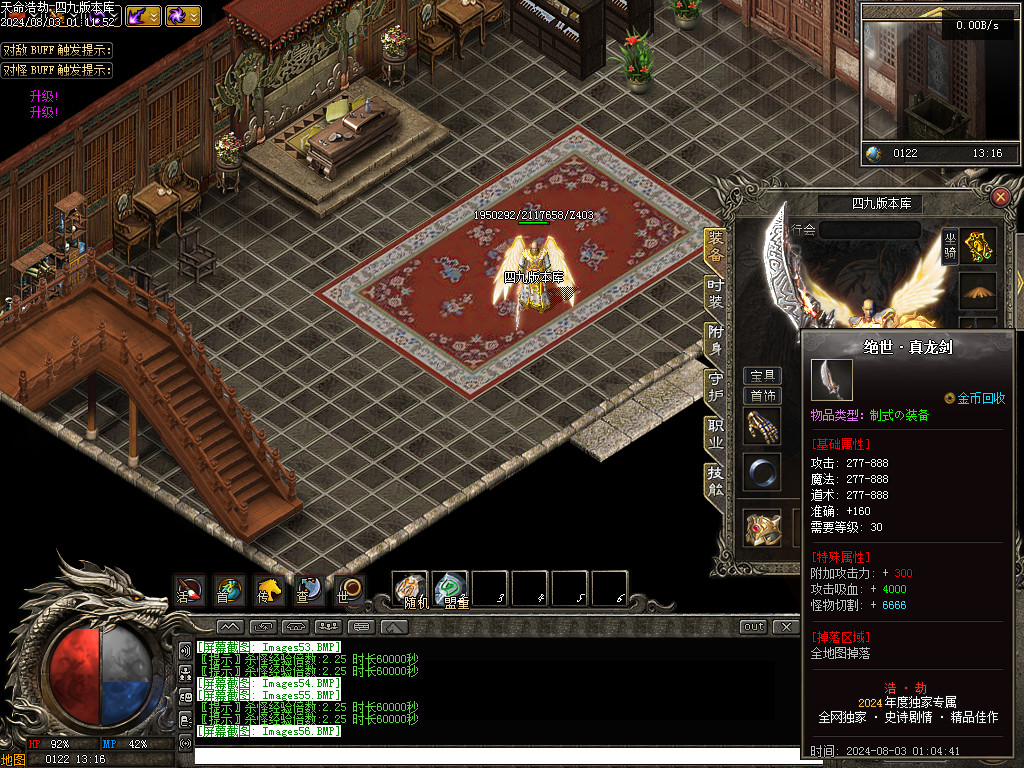Select the 坐骑 mount button
This screenshot has height=768, width=1024.
click(950, 246)
